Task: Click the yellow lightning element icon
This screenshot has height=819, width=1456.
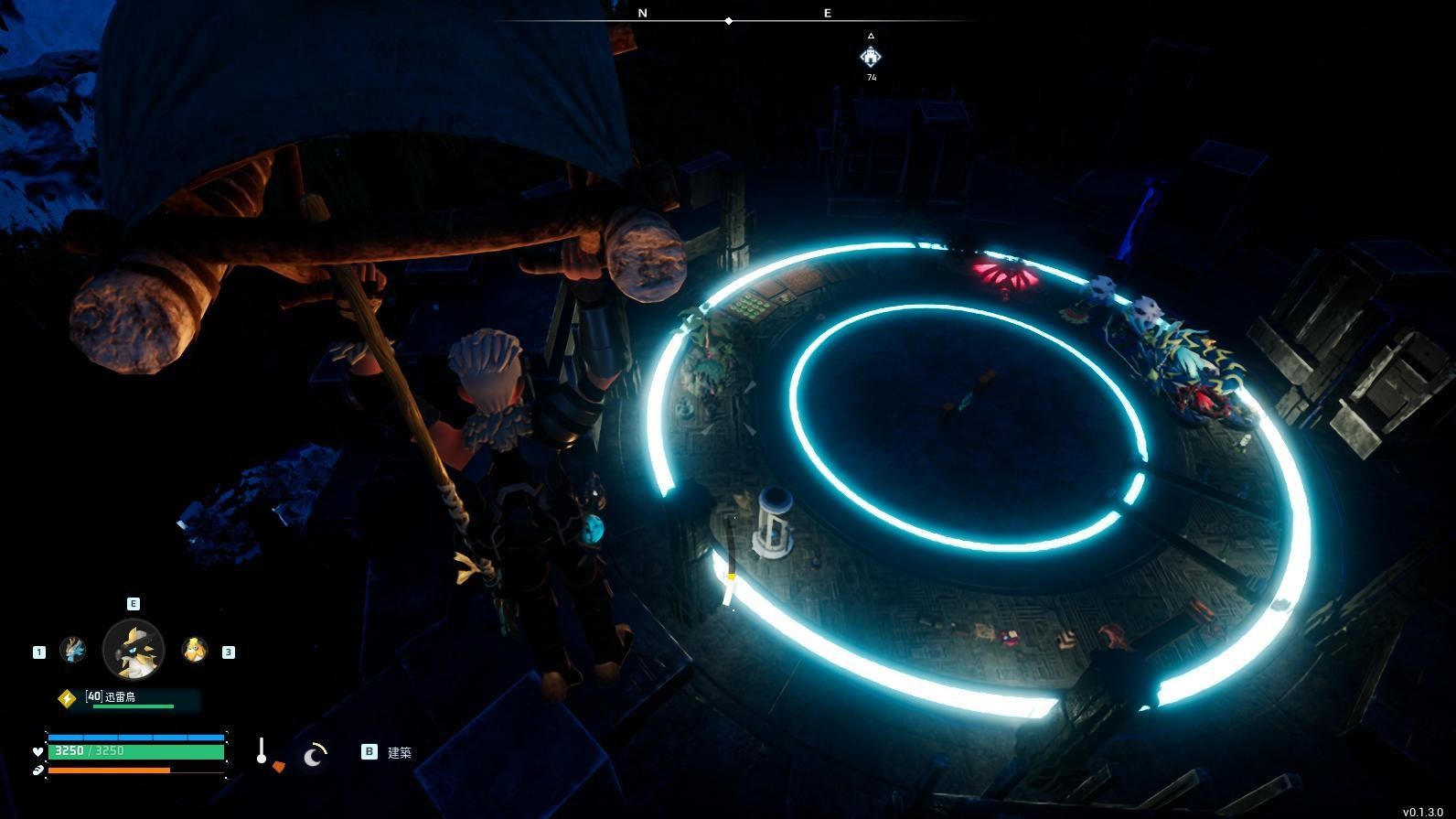Action: click(67, 698)
